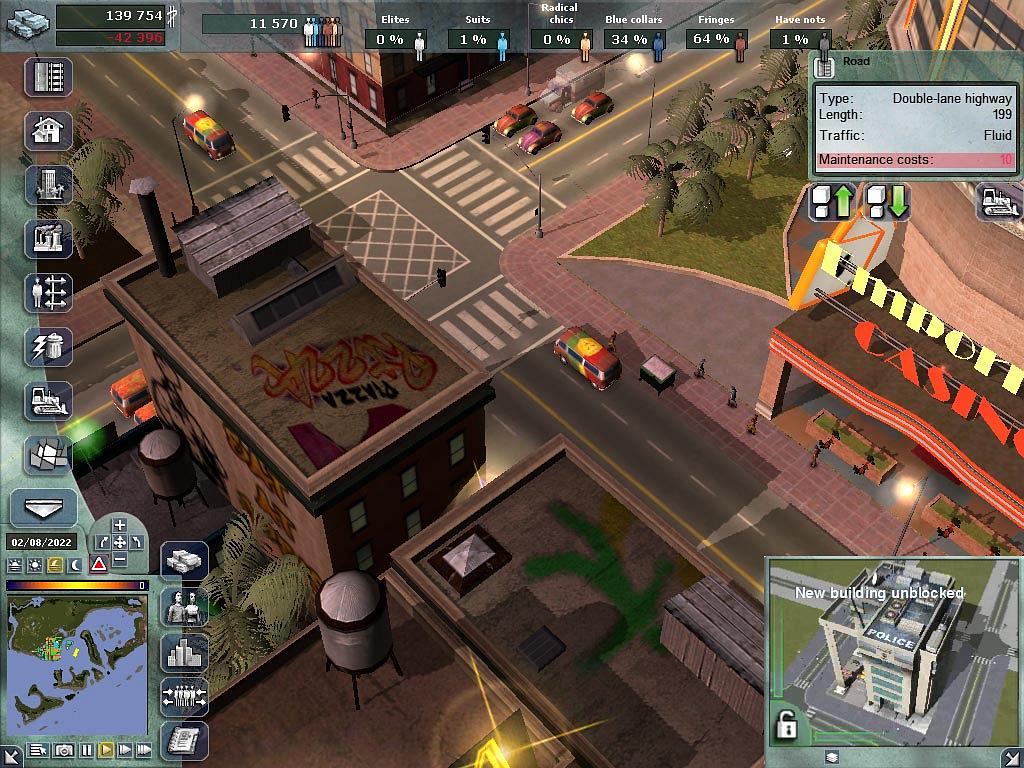
Task: Pause the game simulation
Action: [87, 750]
